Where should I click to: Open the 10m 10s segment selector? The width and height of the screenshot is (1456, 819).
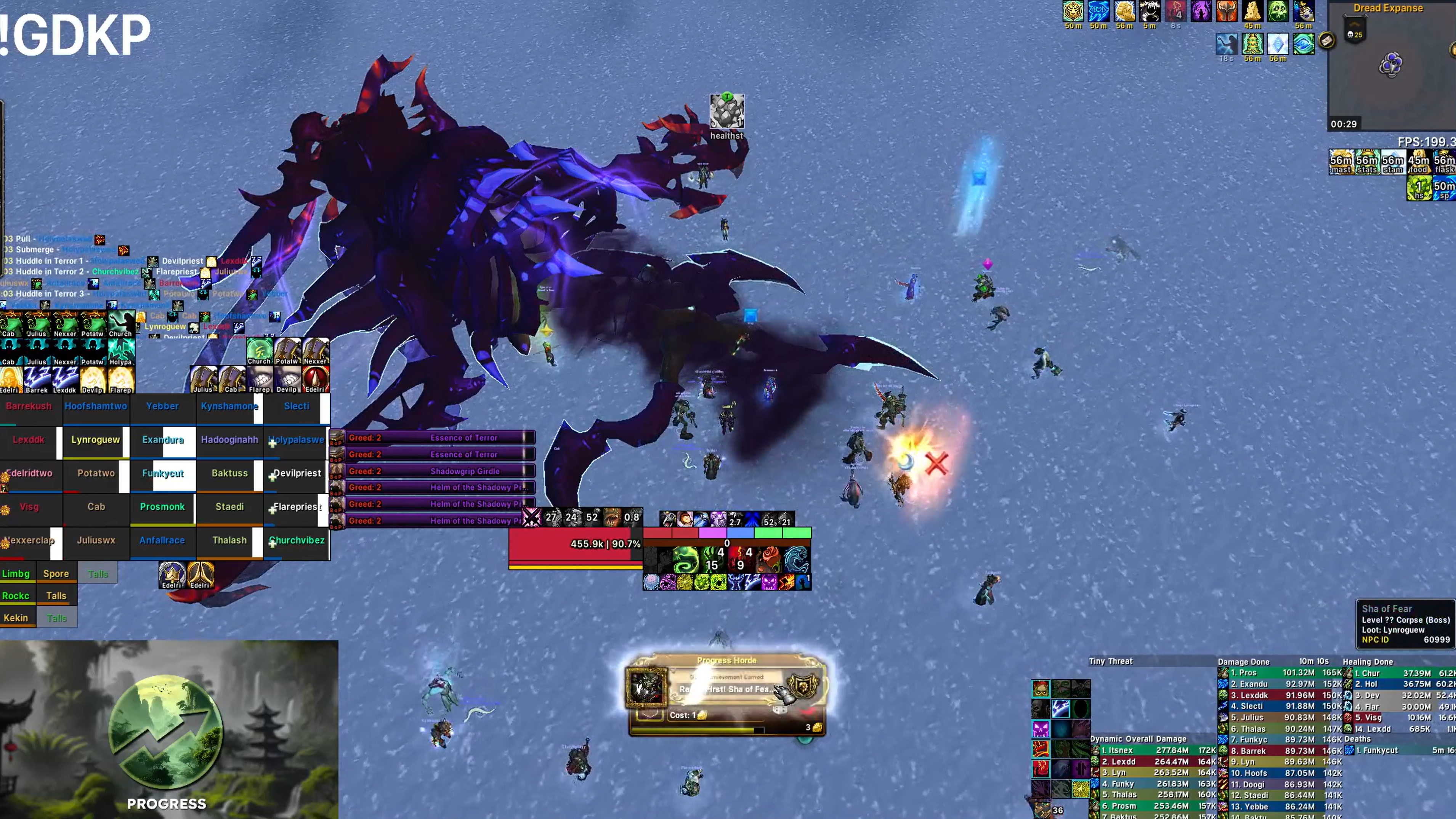click(x=1313, y=661)
